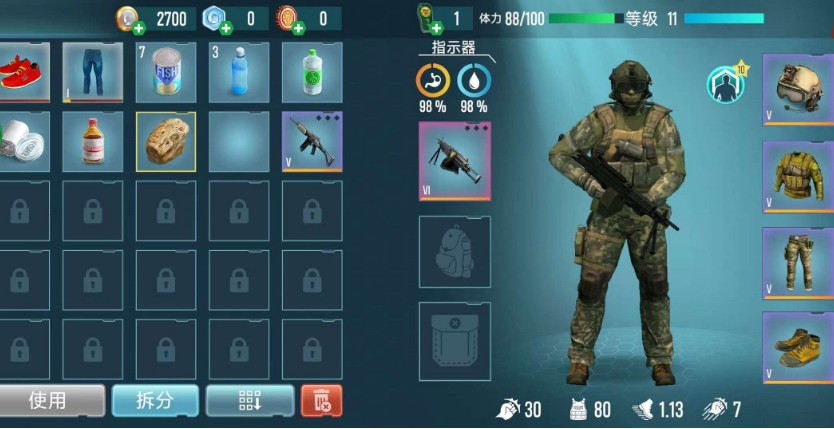Select the red sneakers inventory slot

[20, 72]
